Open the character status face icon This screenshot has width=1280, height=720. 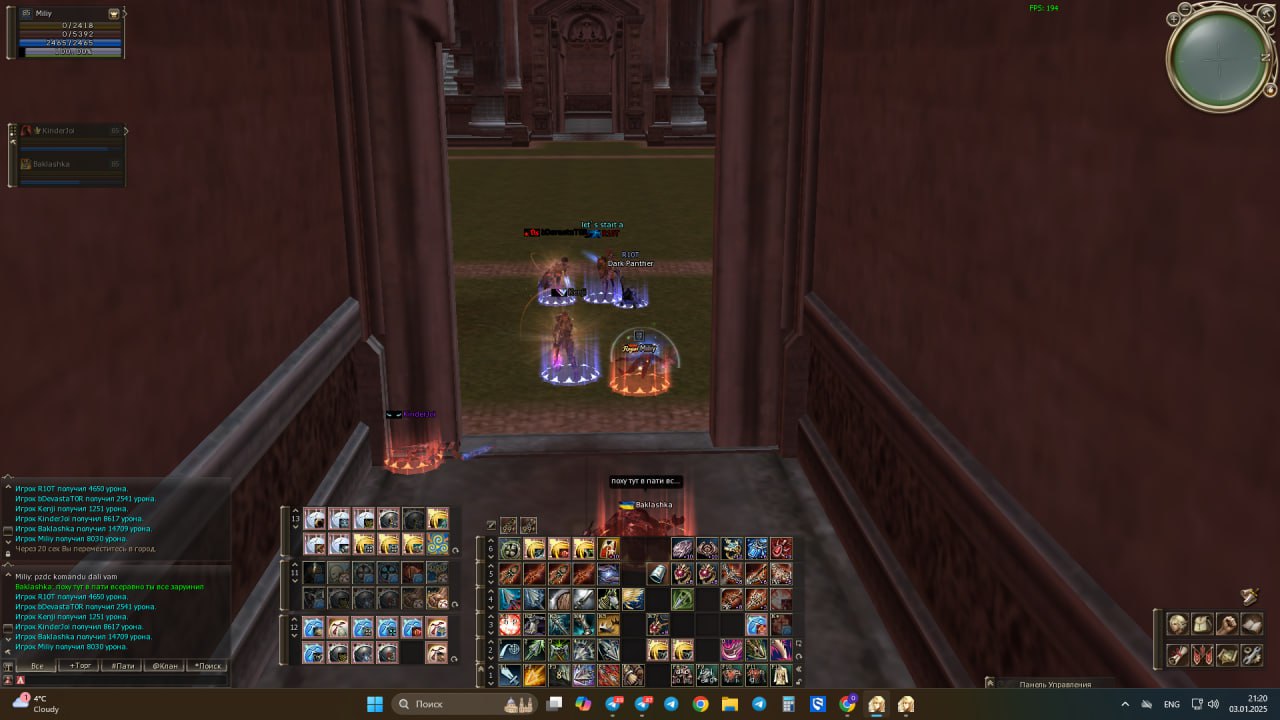tap(1178, 624)
